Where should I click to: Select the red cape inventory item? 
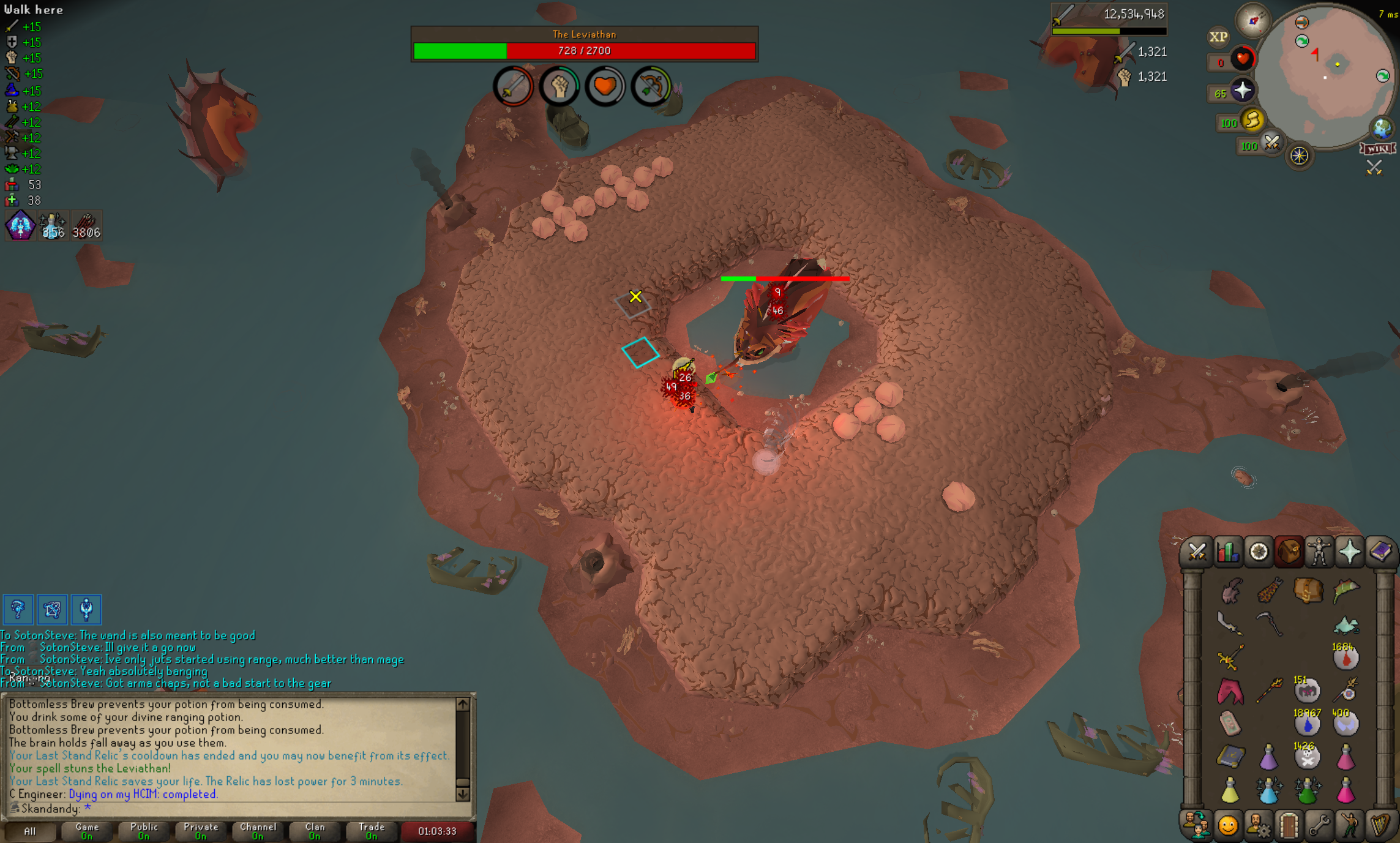click(x=1230, y=691)
